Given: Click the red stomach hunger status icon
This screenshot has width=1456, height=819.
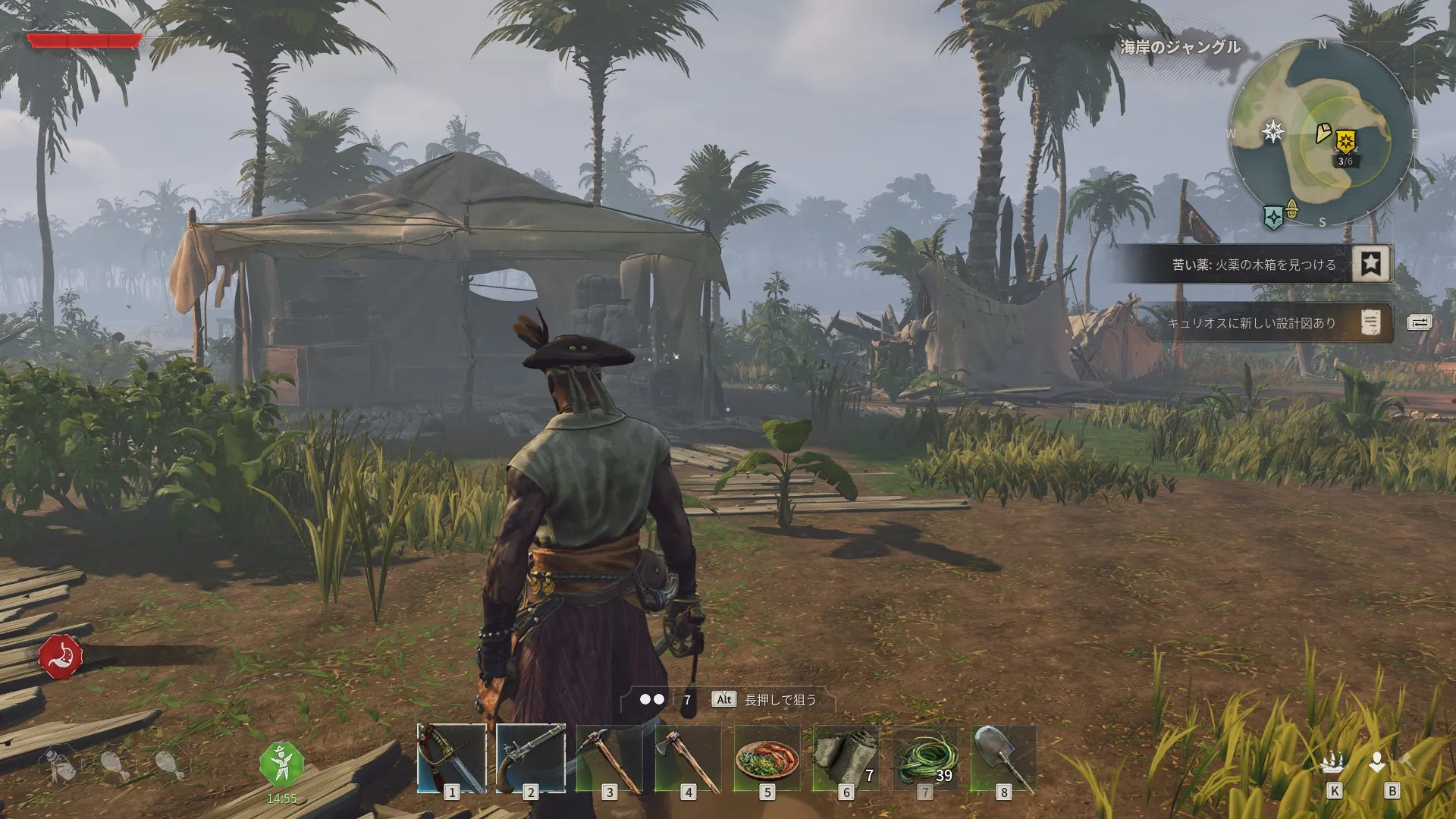Looking at the screenshot, I should [x=61, y=657].
